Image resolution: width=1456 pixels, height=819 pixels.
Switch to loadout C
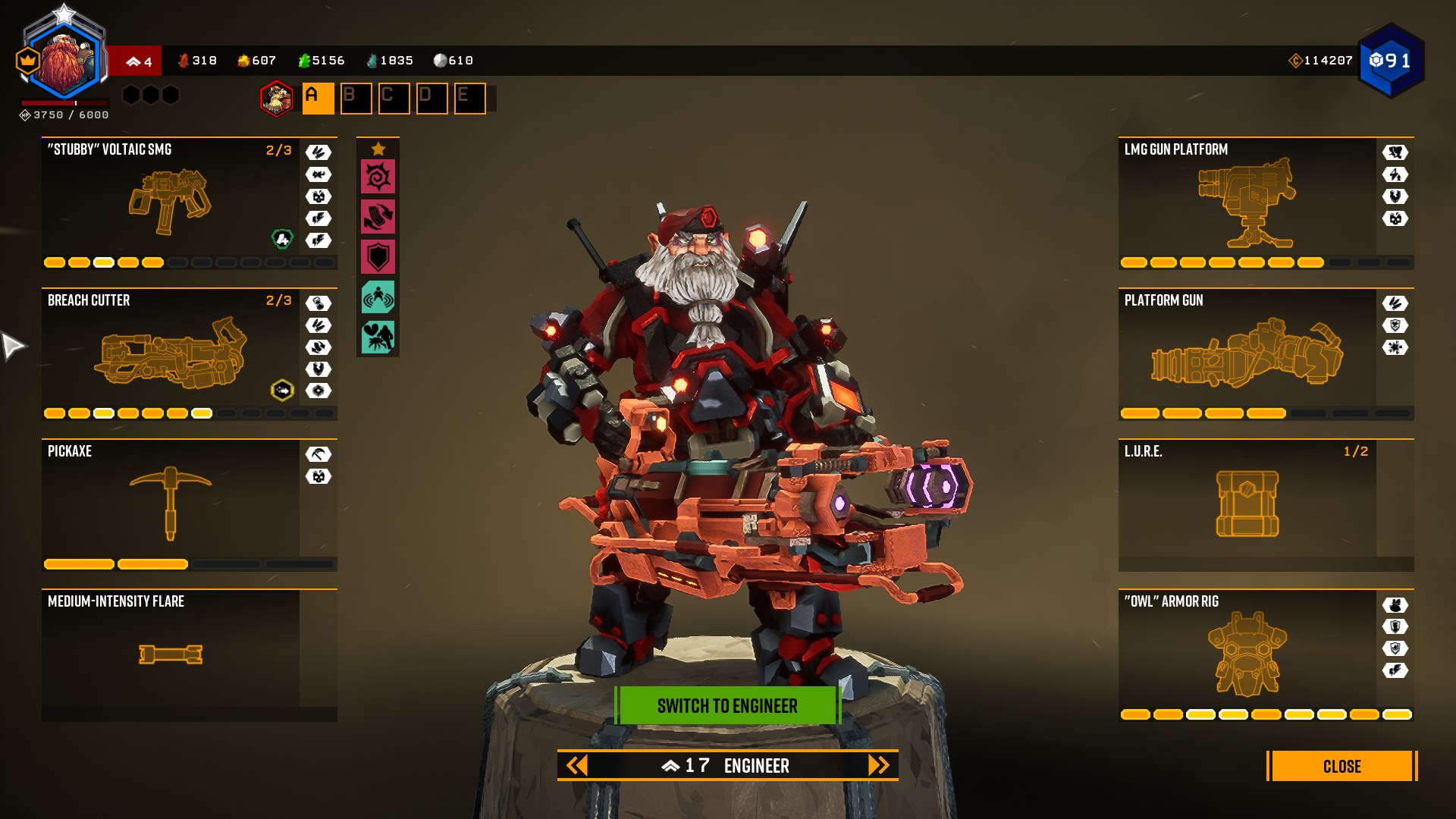[394, 99]
